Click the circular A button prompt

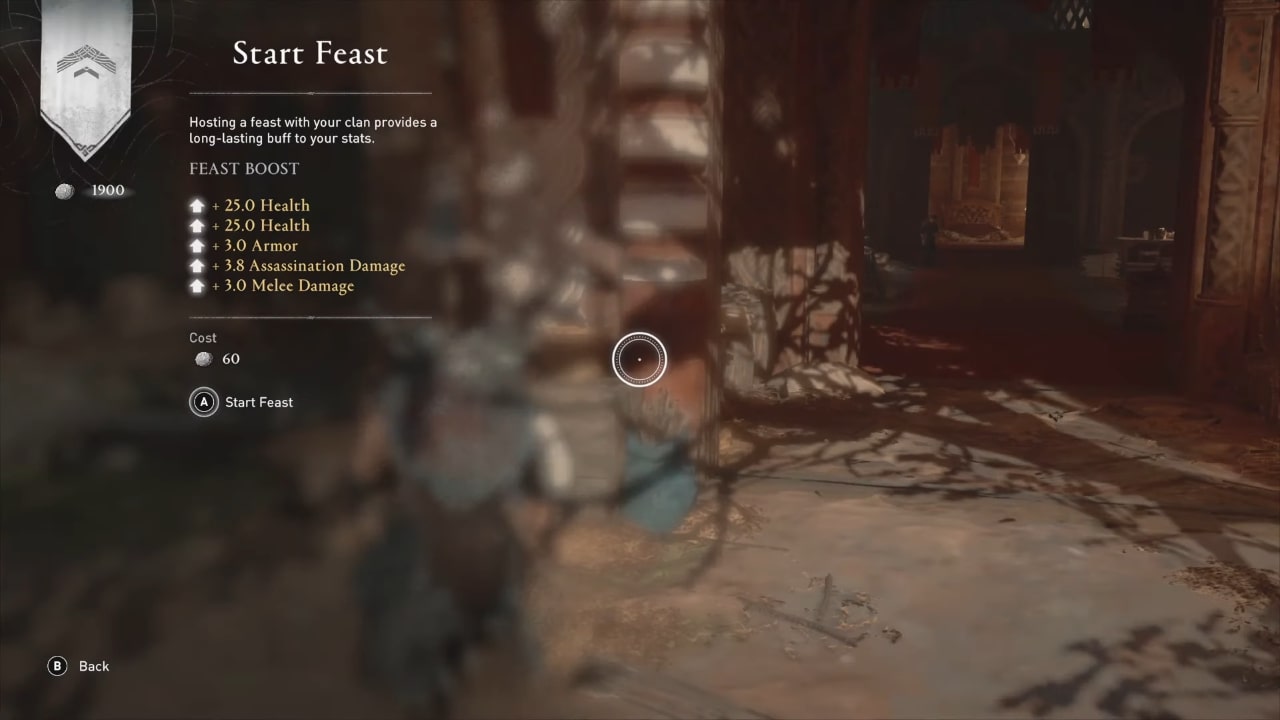coord(203,402)
